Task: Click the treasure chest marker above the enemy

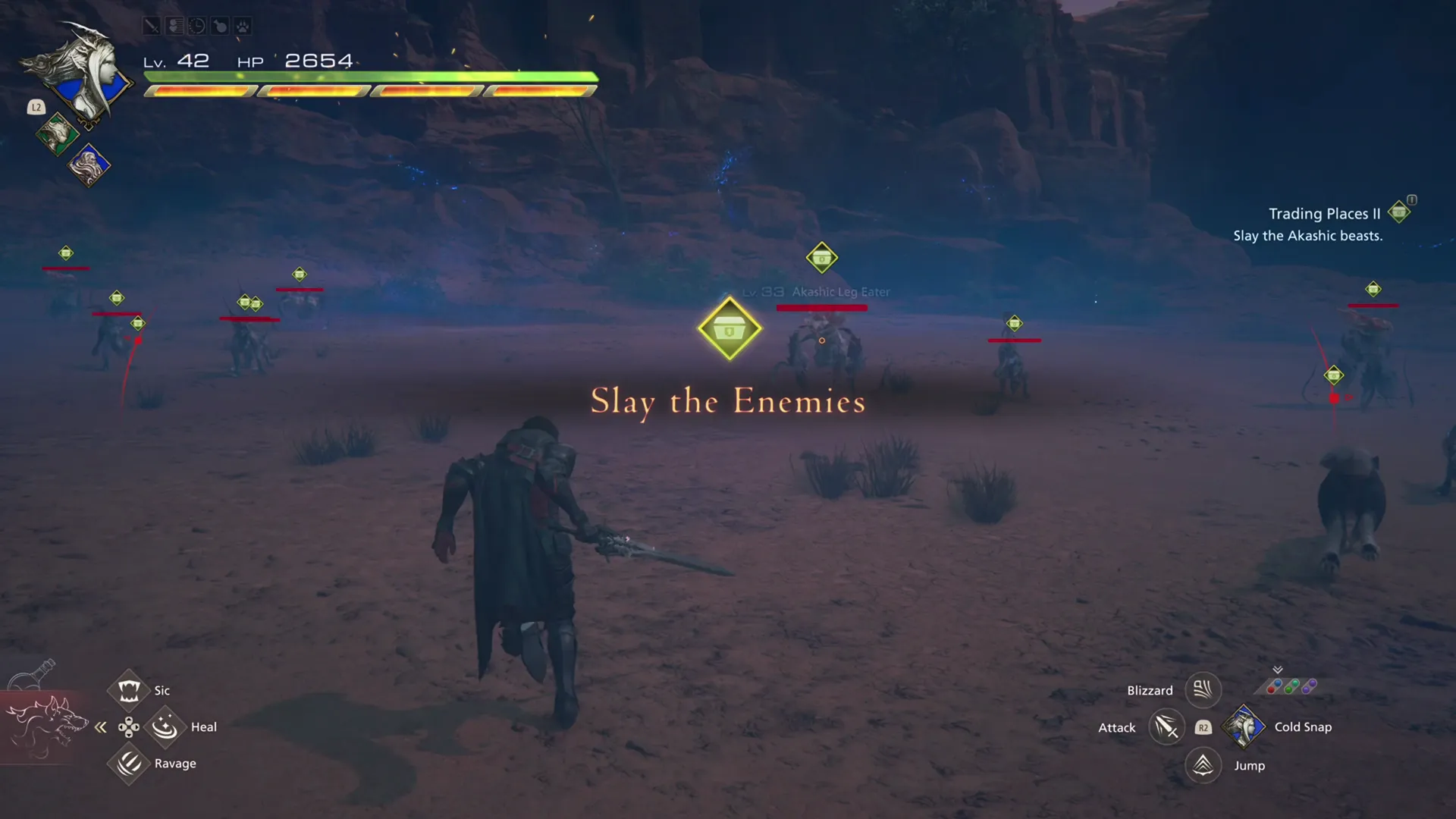Action: (729, 328)
